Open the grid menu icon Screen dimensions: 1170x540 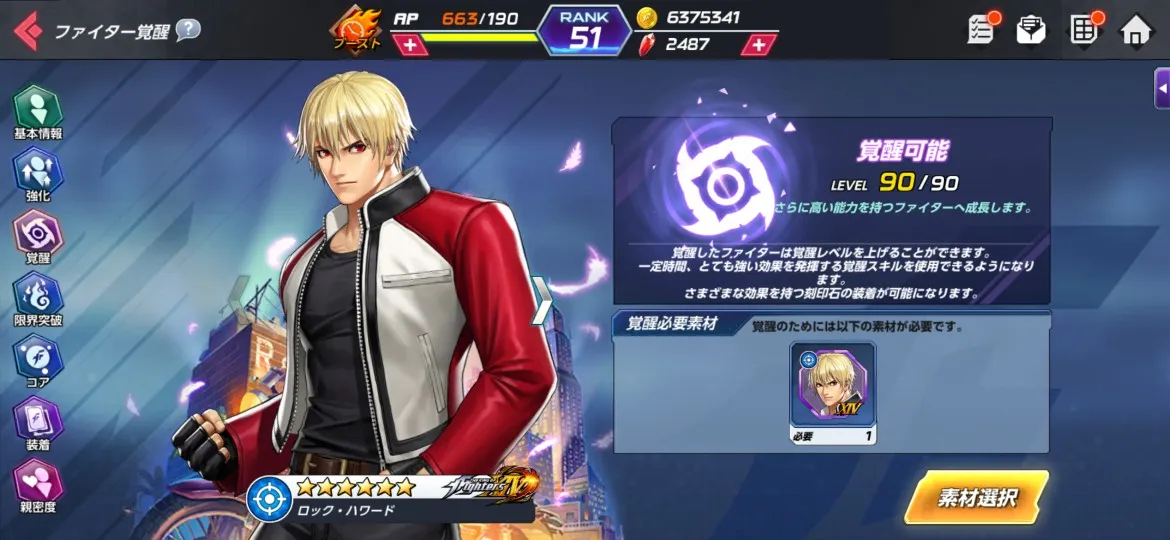click(x=1084, y=30)
